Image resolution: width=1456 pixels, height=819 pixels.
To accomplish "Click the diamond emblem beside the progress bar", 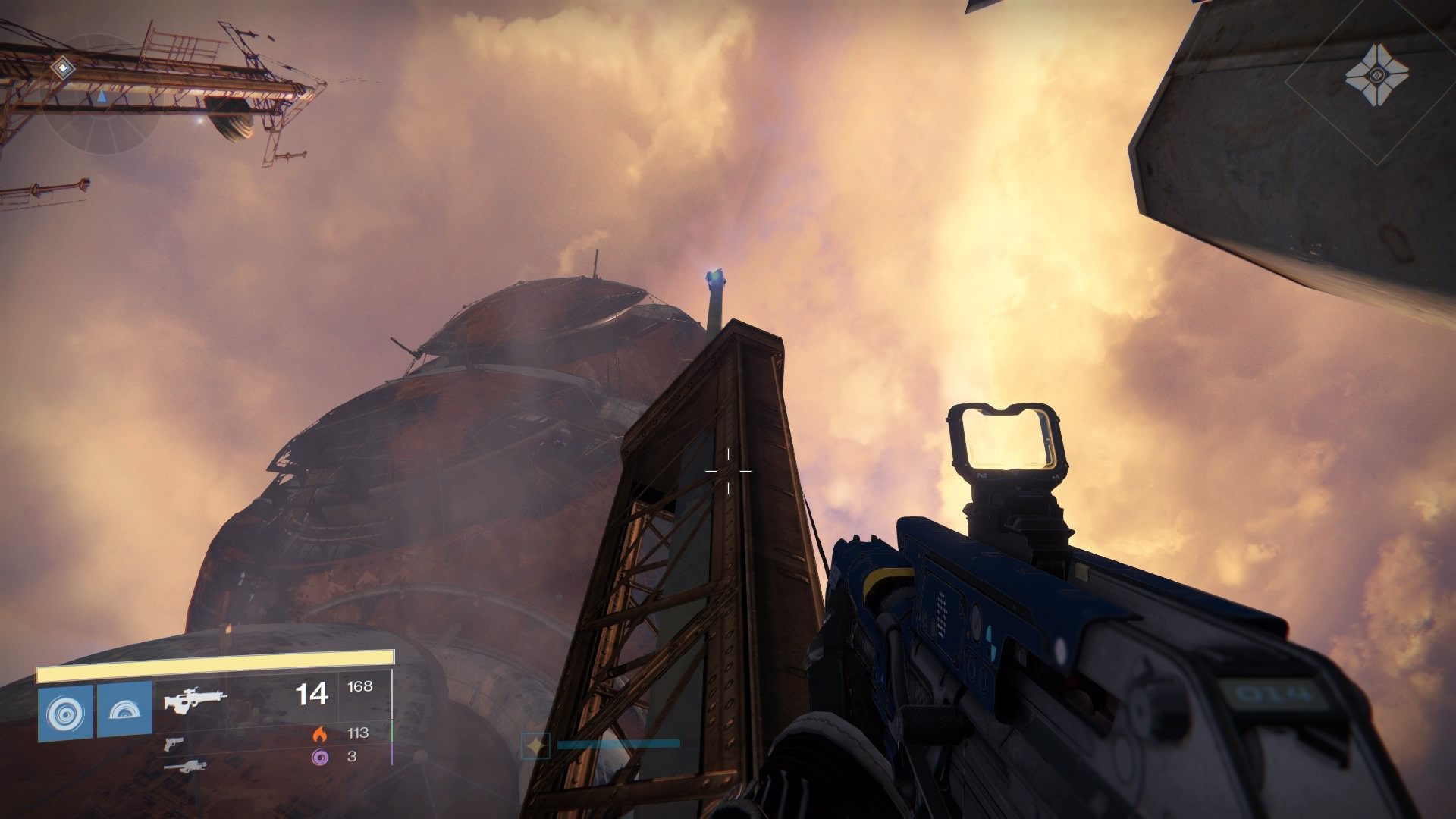I will [x=536, y=746].
